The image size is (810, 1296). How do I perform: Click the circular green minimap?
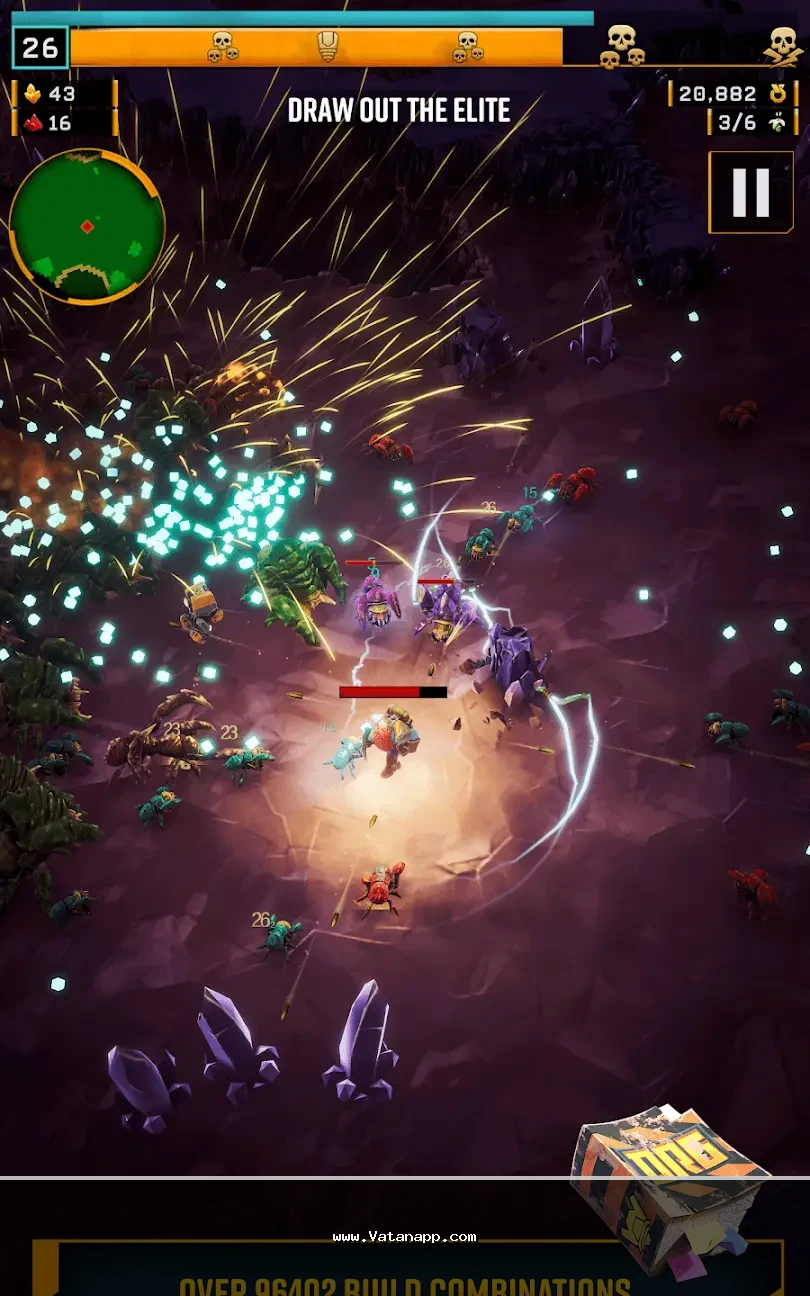87,227
